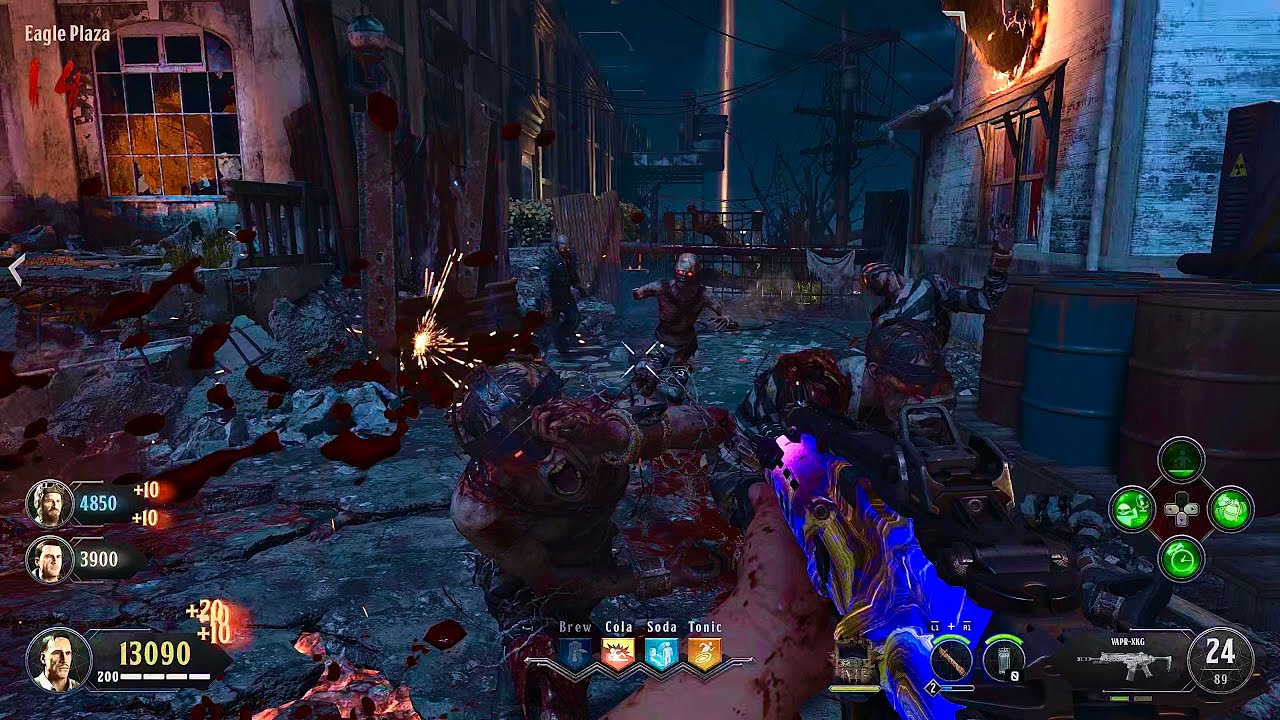Activate the left green elixir slot
Image resolution: width=1280 pixels, height=720 pixels.
(1133, 511)
